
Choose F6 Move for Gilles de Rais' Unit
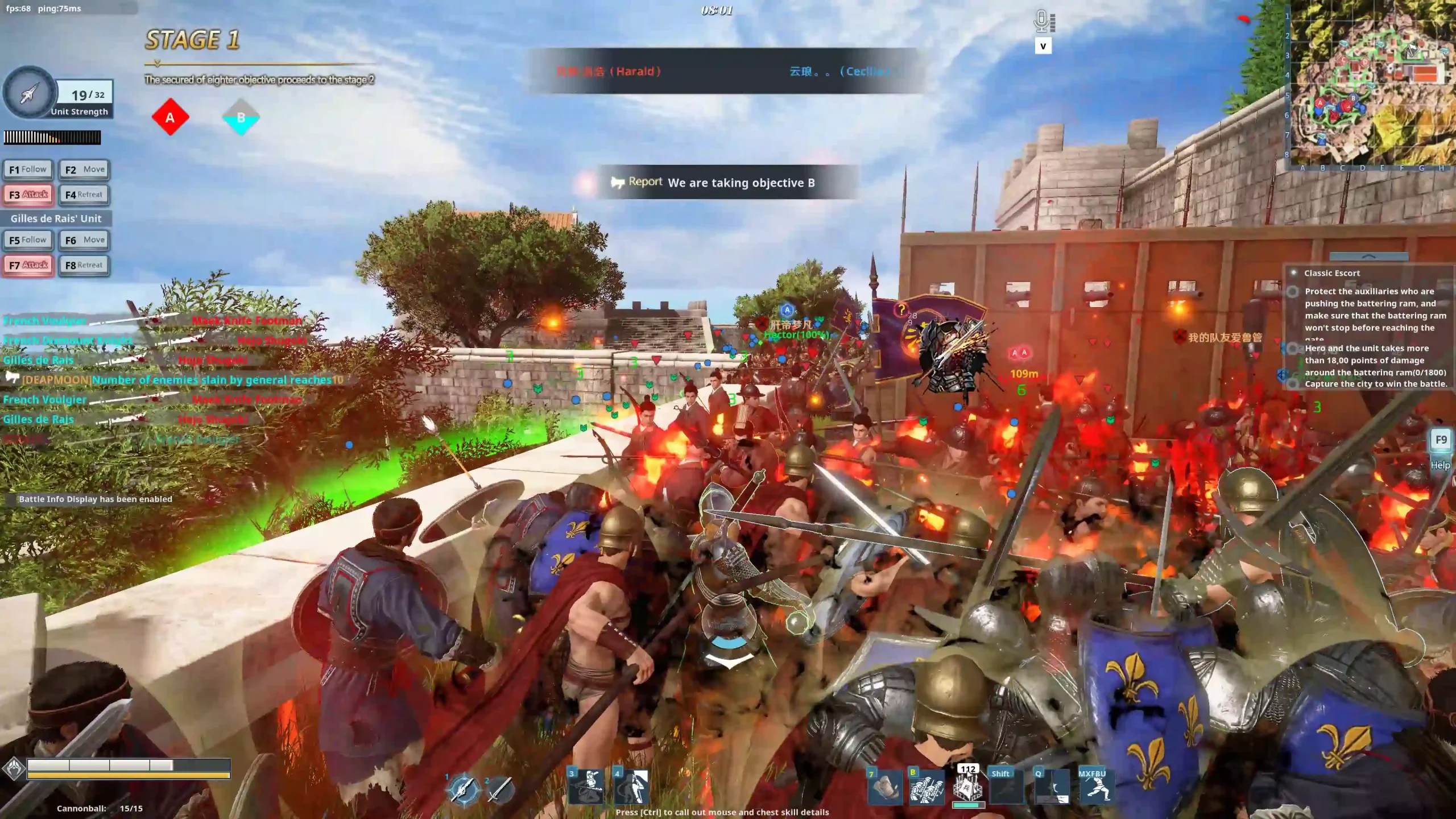click(x=84, y=240)
